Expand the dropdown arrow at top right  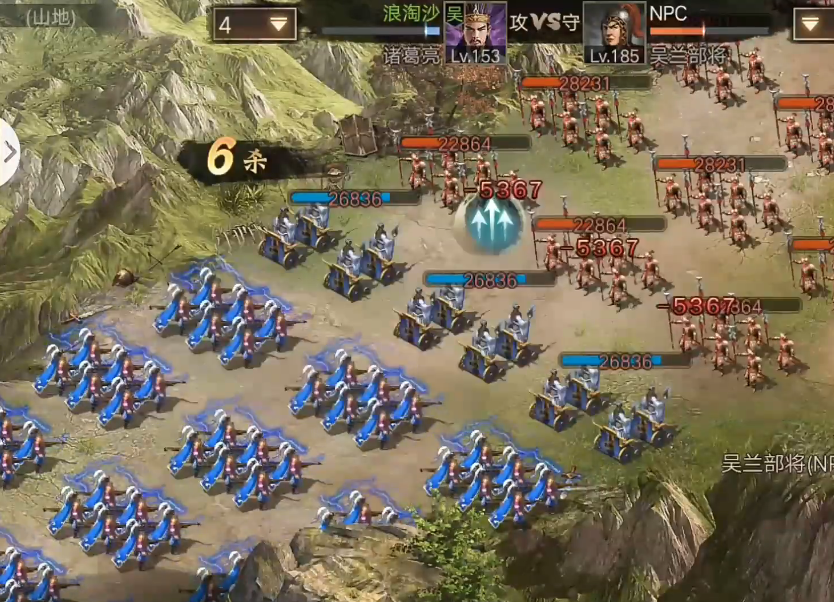click(x=812, y=24)
